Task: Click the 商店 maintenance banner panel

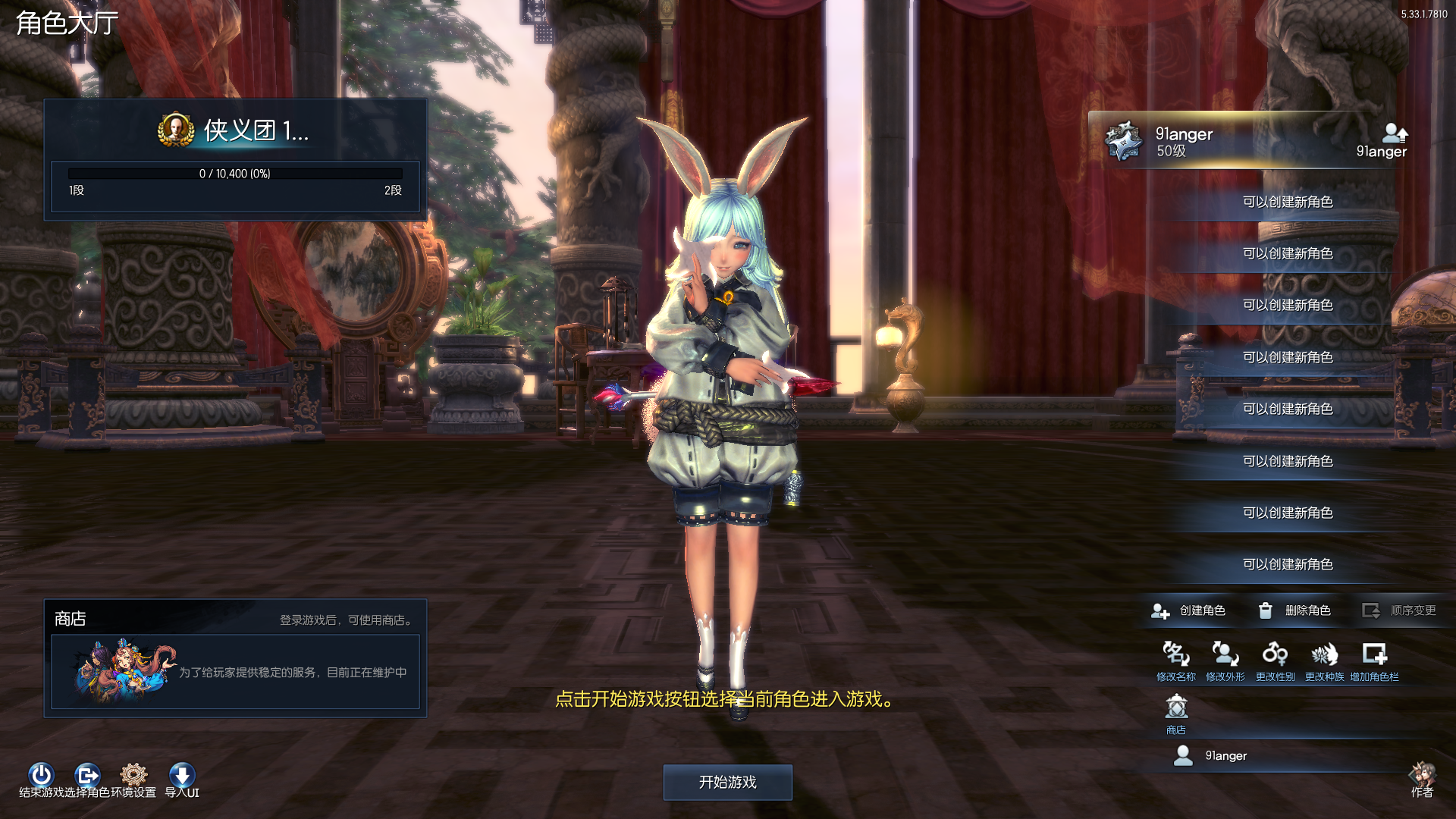Action: coord(235,672)
